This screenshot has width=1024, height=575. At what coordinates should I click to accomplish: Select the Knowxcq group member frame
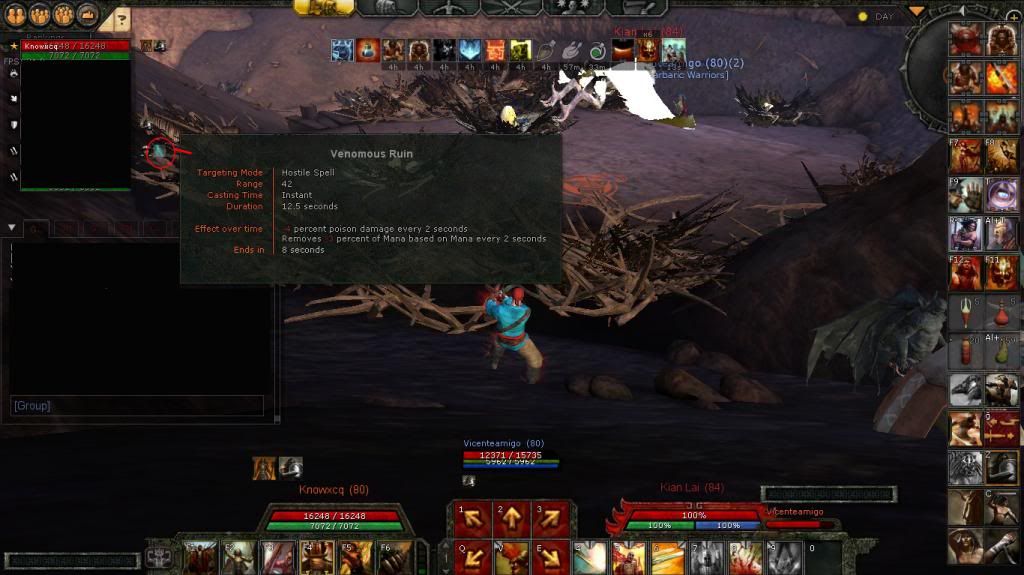[x=76, y=45]
